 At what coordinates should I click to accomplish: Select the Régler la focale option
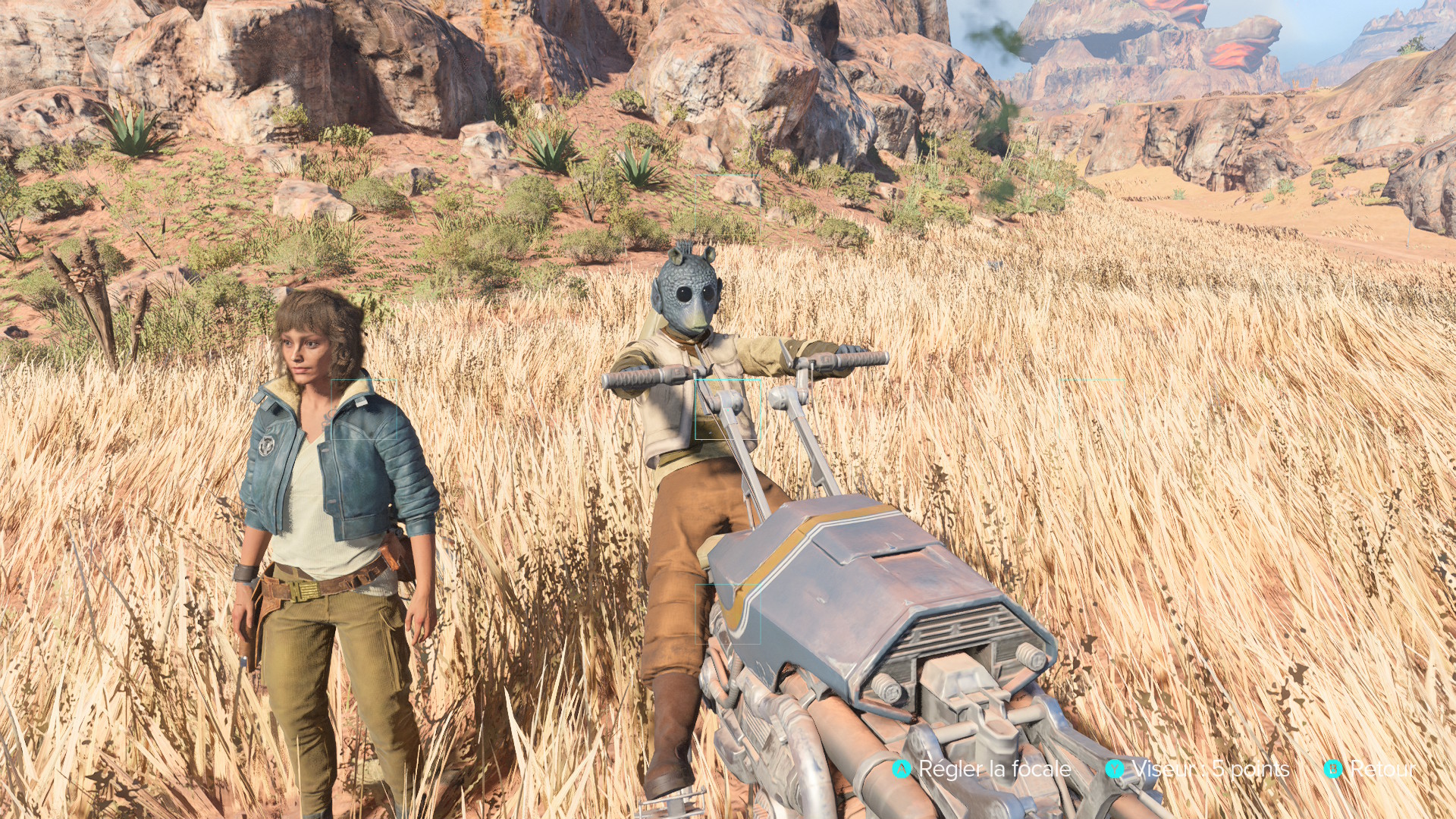click(x=983, y=769)
